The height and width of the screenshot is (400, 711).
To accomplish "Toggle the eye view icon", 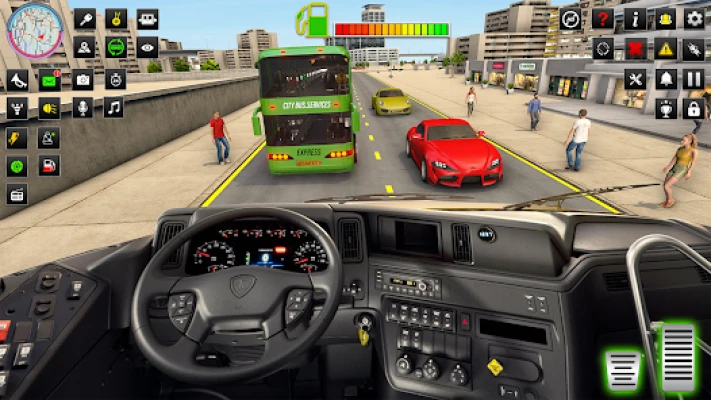I will (147, 47).
